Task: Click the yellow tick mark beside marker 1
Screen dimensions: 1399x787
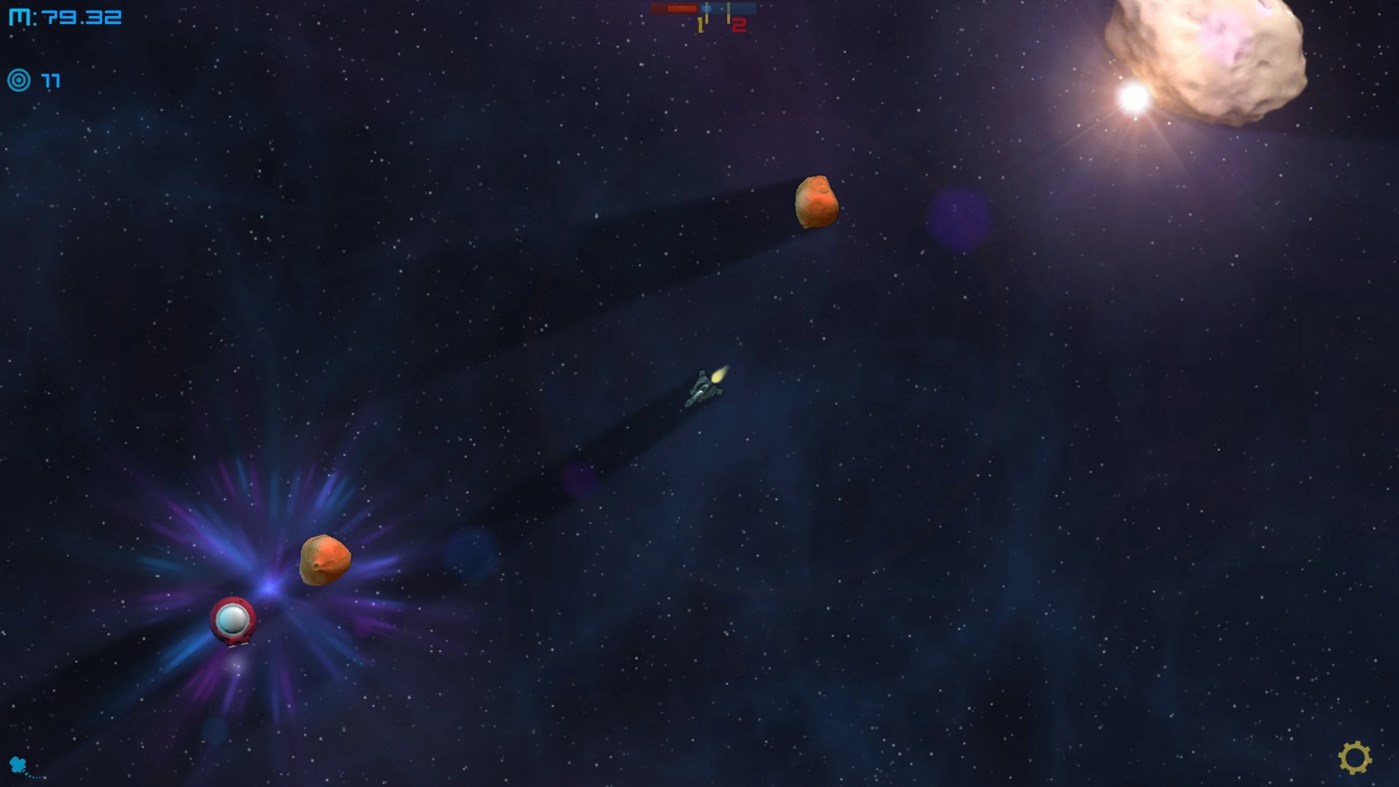Action: (x=707, y=20)
